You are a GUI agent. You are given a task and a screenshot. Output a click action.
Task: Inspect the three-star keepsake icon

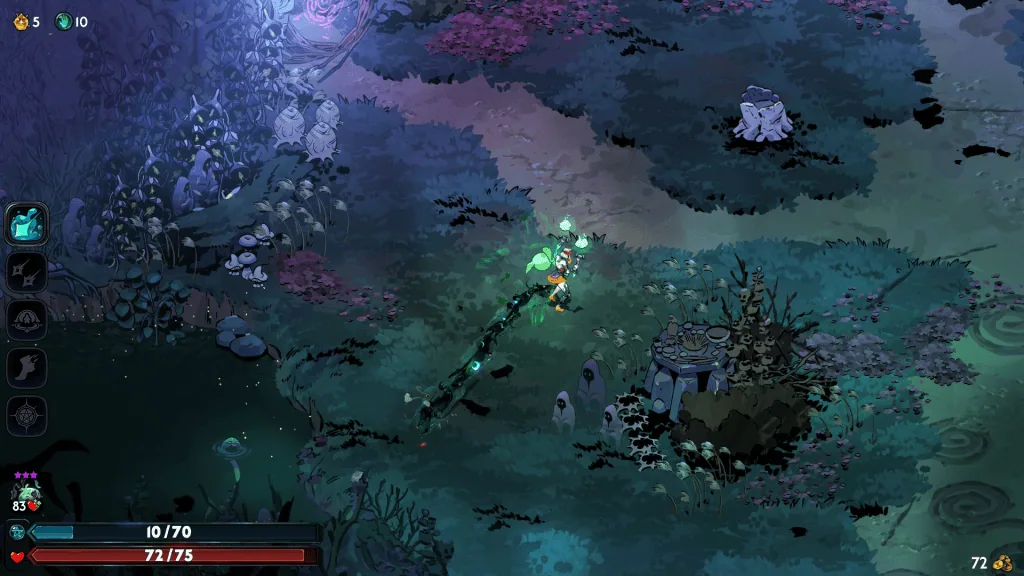(25, 491)
